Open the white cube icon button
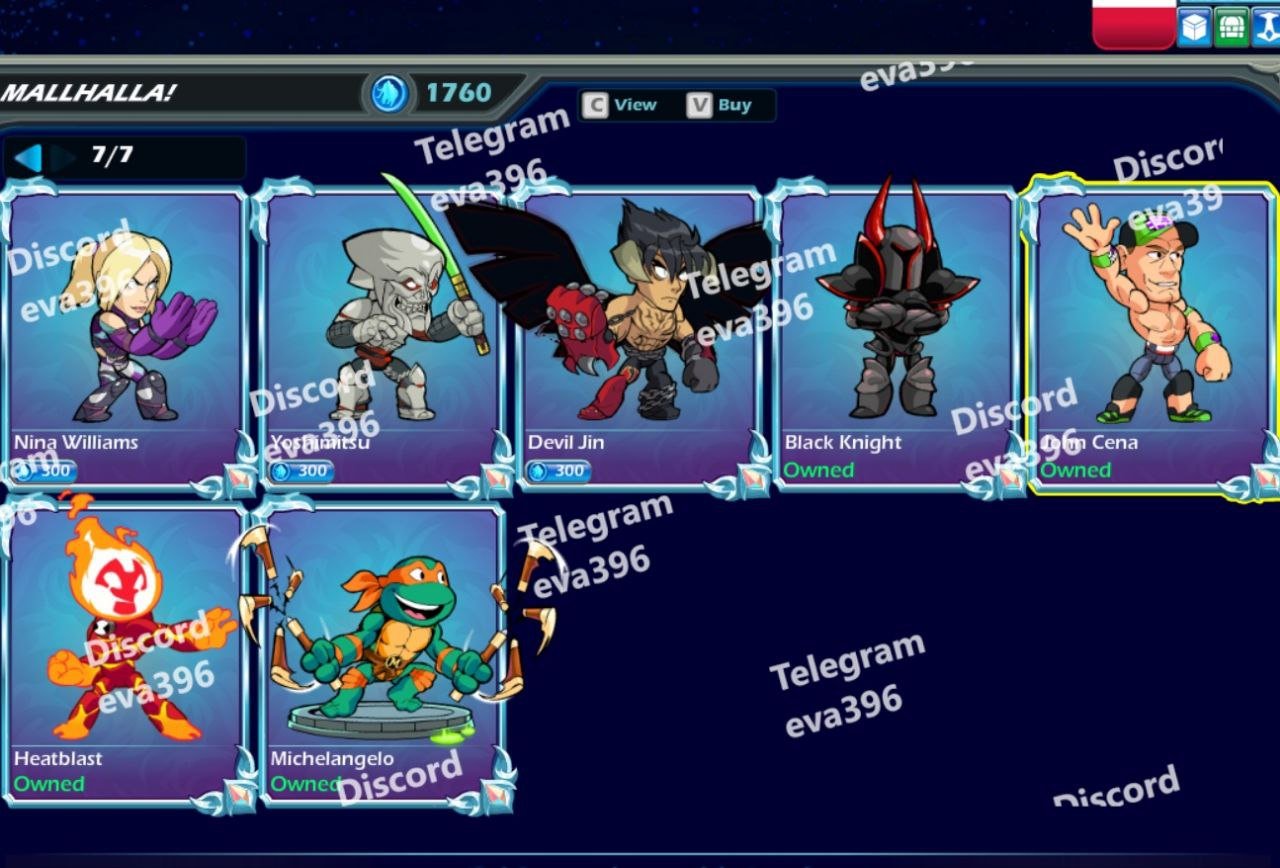This screenshot has width=1280, height=868. [1194, 27]
